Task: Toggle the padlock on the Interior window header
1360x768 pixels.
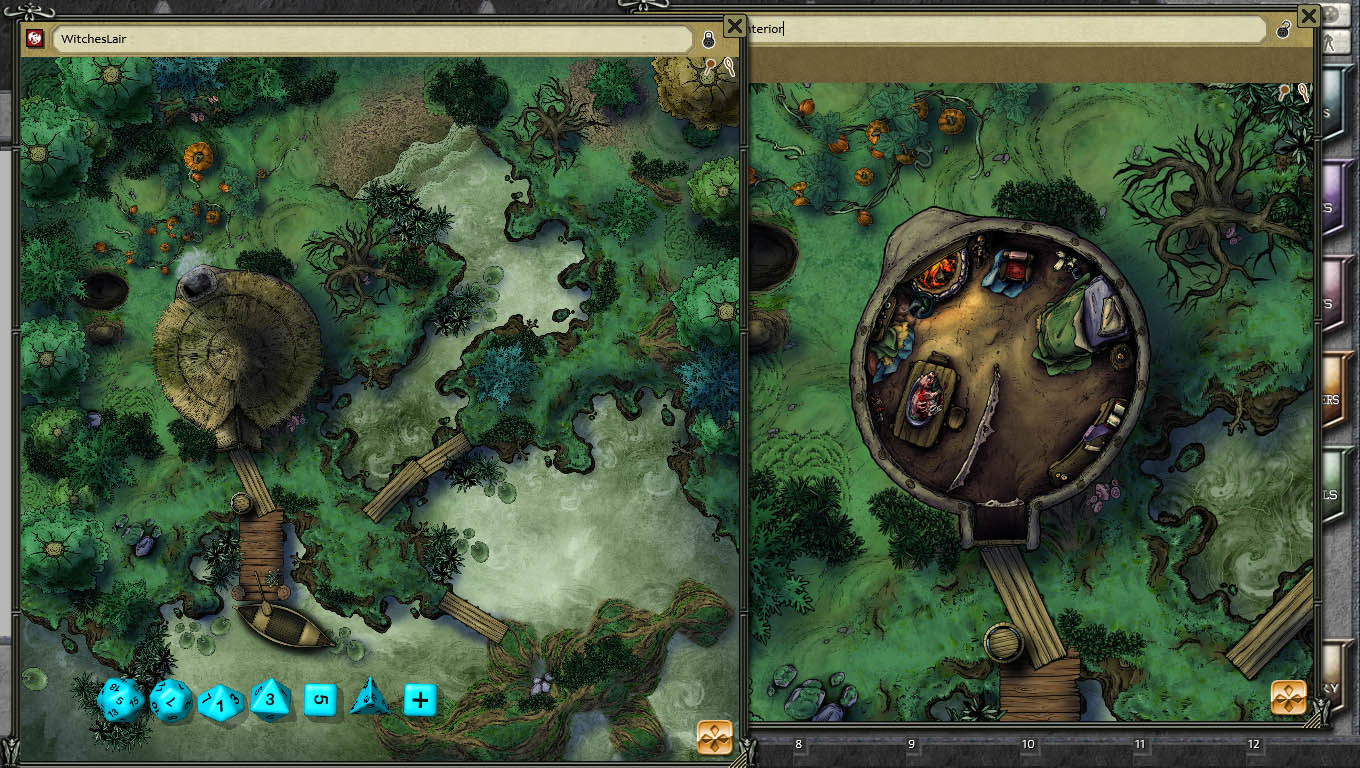Action: (x=1282, y=32)
